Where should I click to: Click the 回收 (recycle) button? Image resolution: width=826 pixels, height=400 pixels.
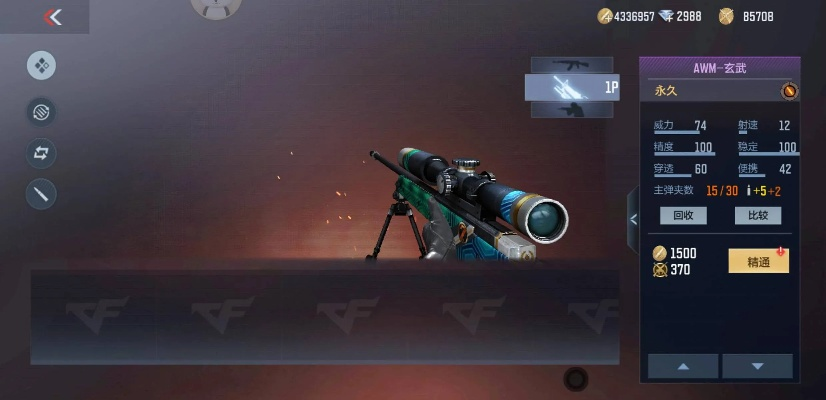[x=683, y=215]
